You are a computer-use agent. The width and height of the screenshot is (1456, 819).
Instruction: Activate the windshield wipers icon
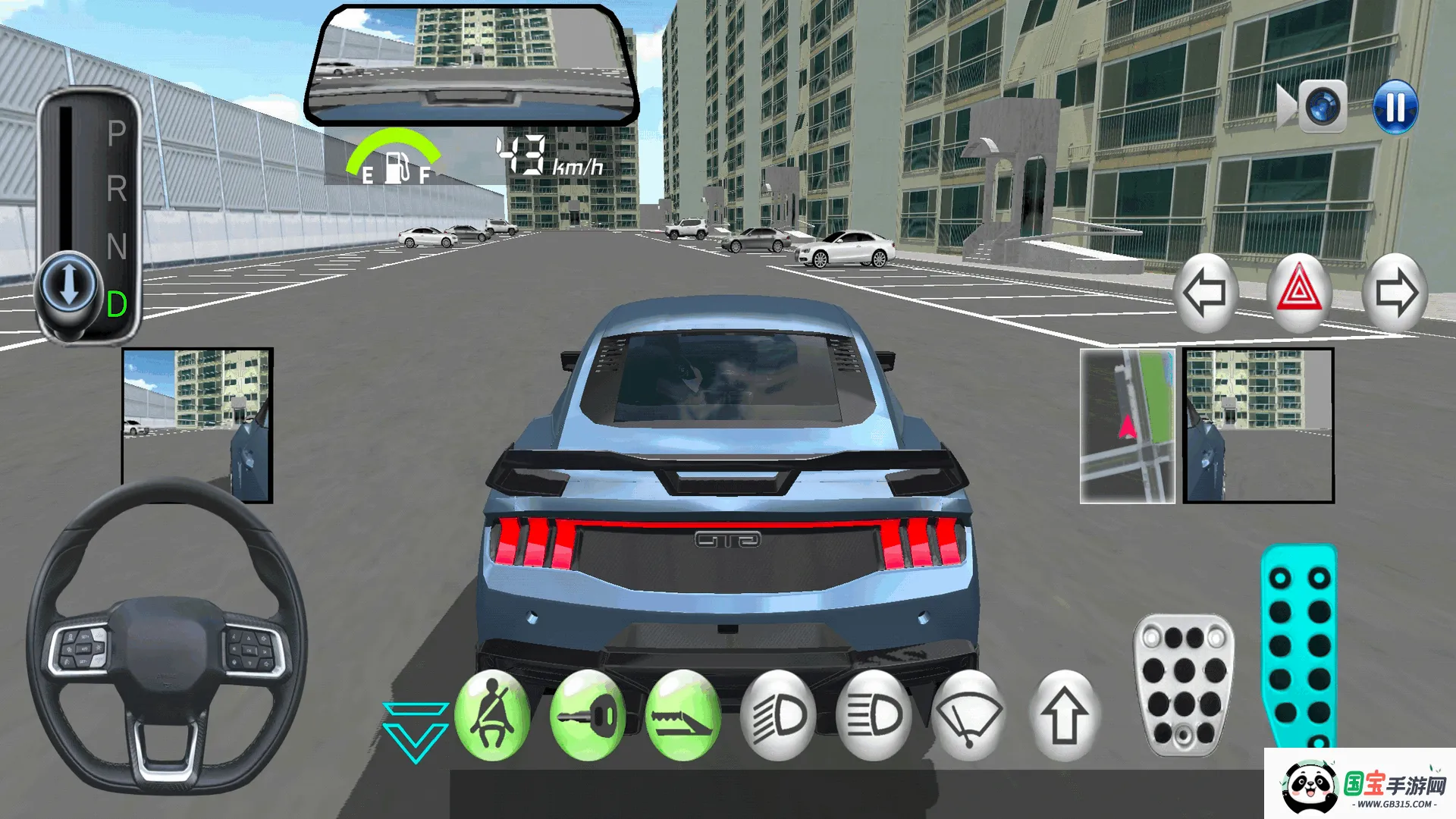[x=971, y=717]
